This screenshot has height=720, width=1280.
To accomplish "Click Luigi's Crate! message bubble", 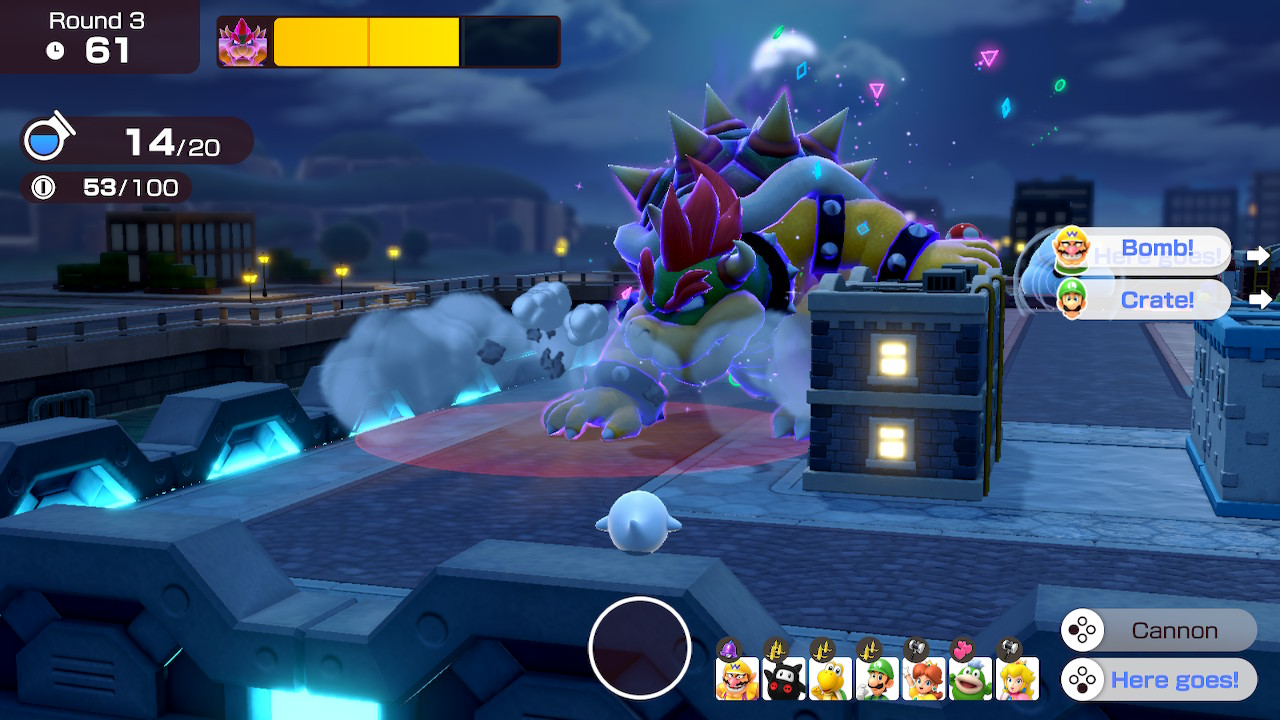I will tap(1142, 299).
